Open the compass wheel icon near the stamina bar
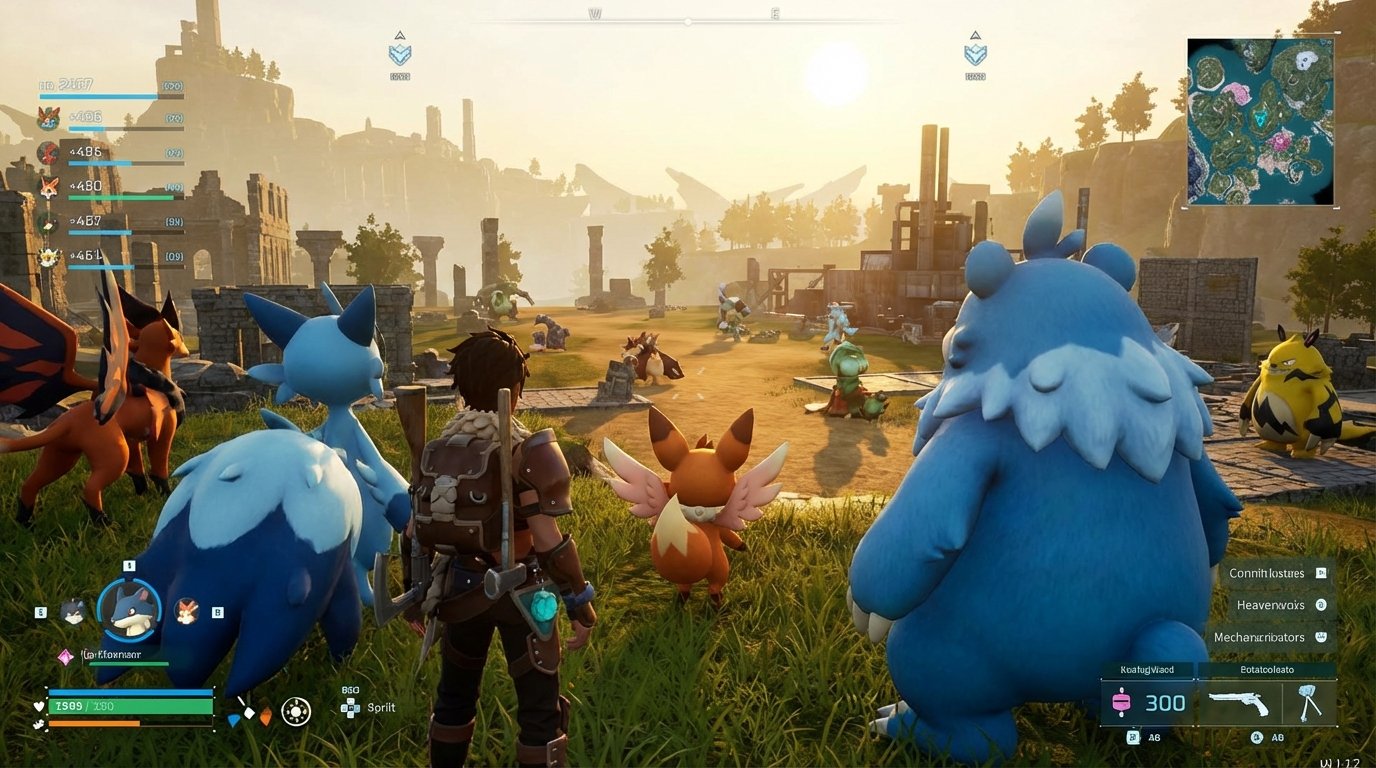 [297, 713]
